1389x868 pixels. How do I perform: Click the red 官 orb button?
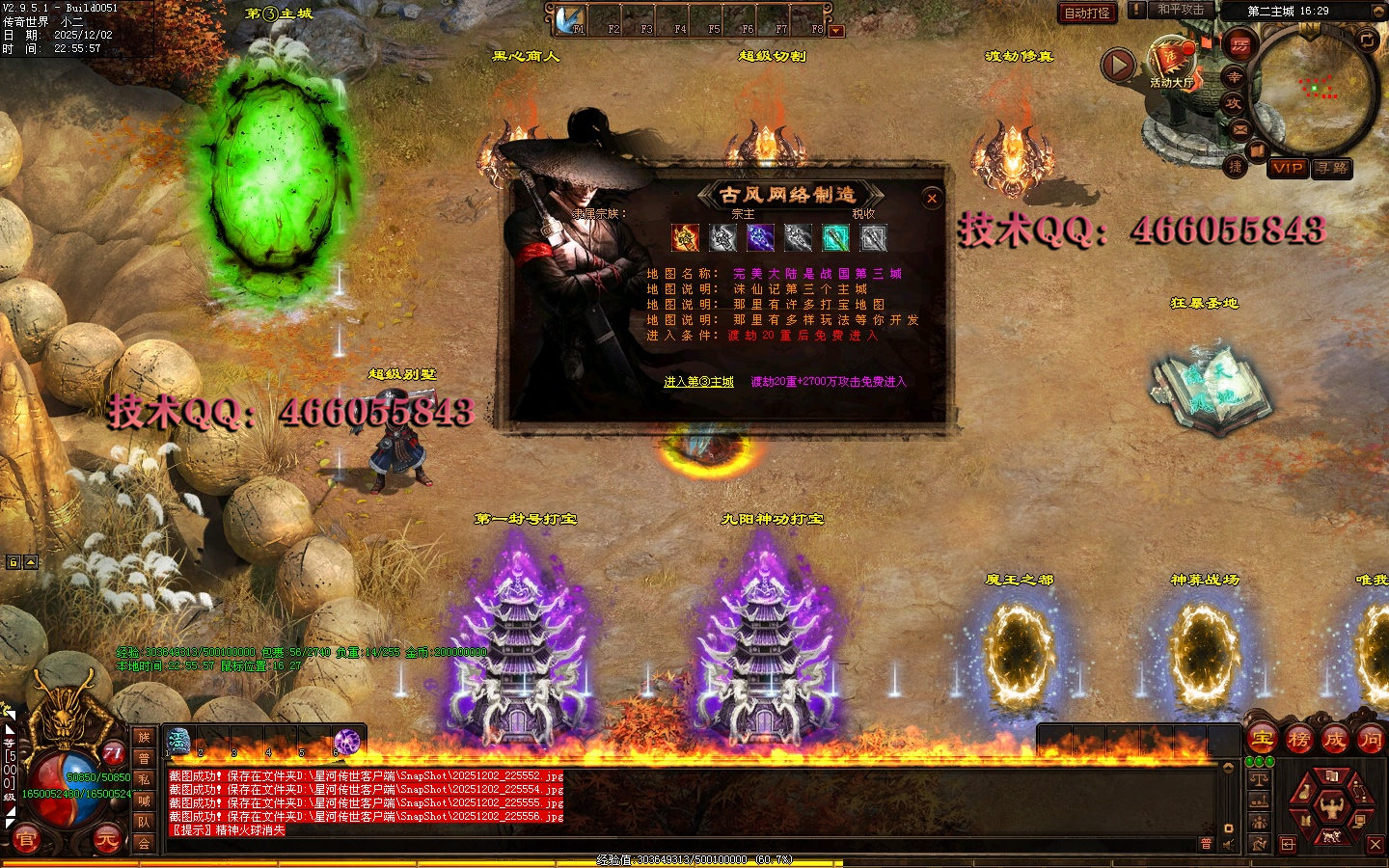(26, 840)
